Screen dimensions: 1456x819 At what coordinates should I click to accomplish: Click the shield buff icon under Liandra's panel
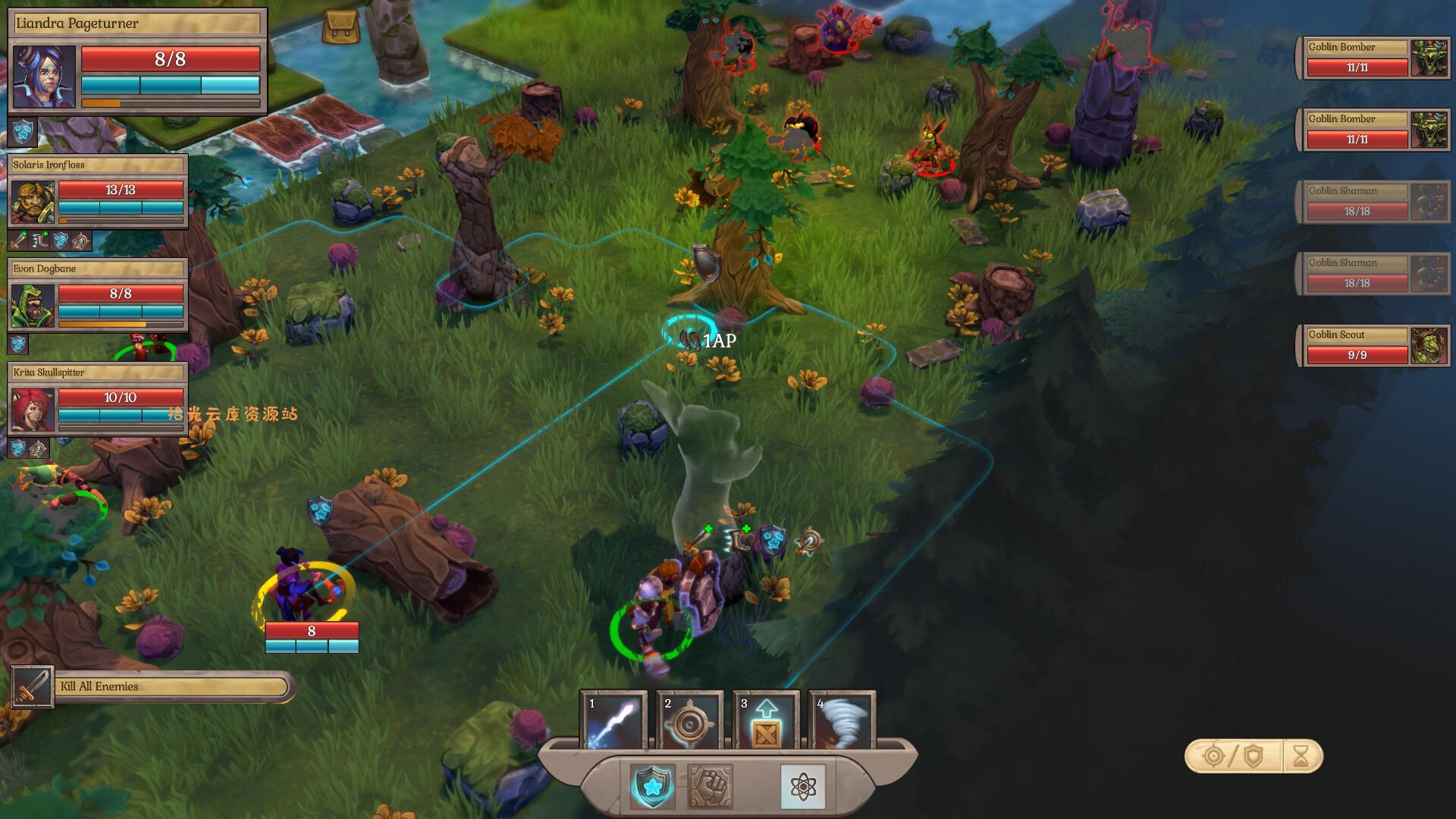(23, 133)
